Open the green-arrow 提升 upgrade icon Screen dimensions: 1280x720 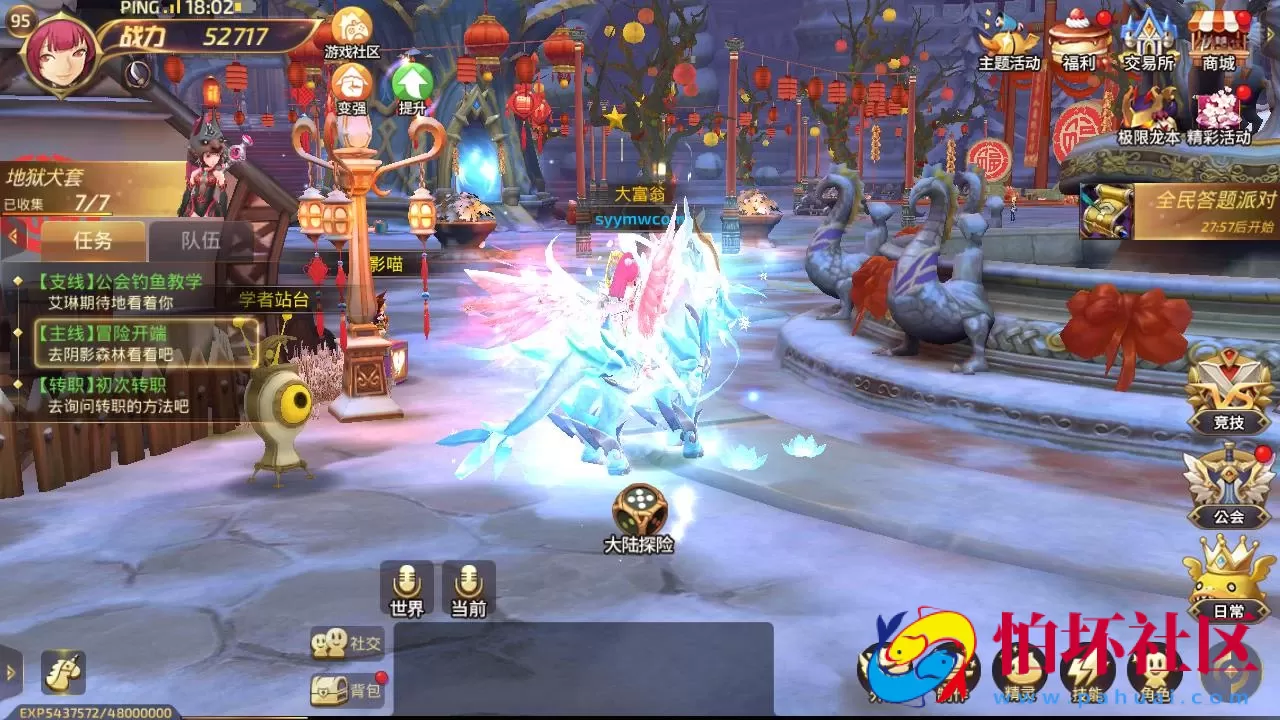[x=412, y=88]
